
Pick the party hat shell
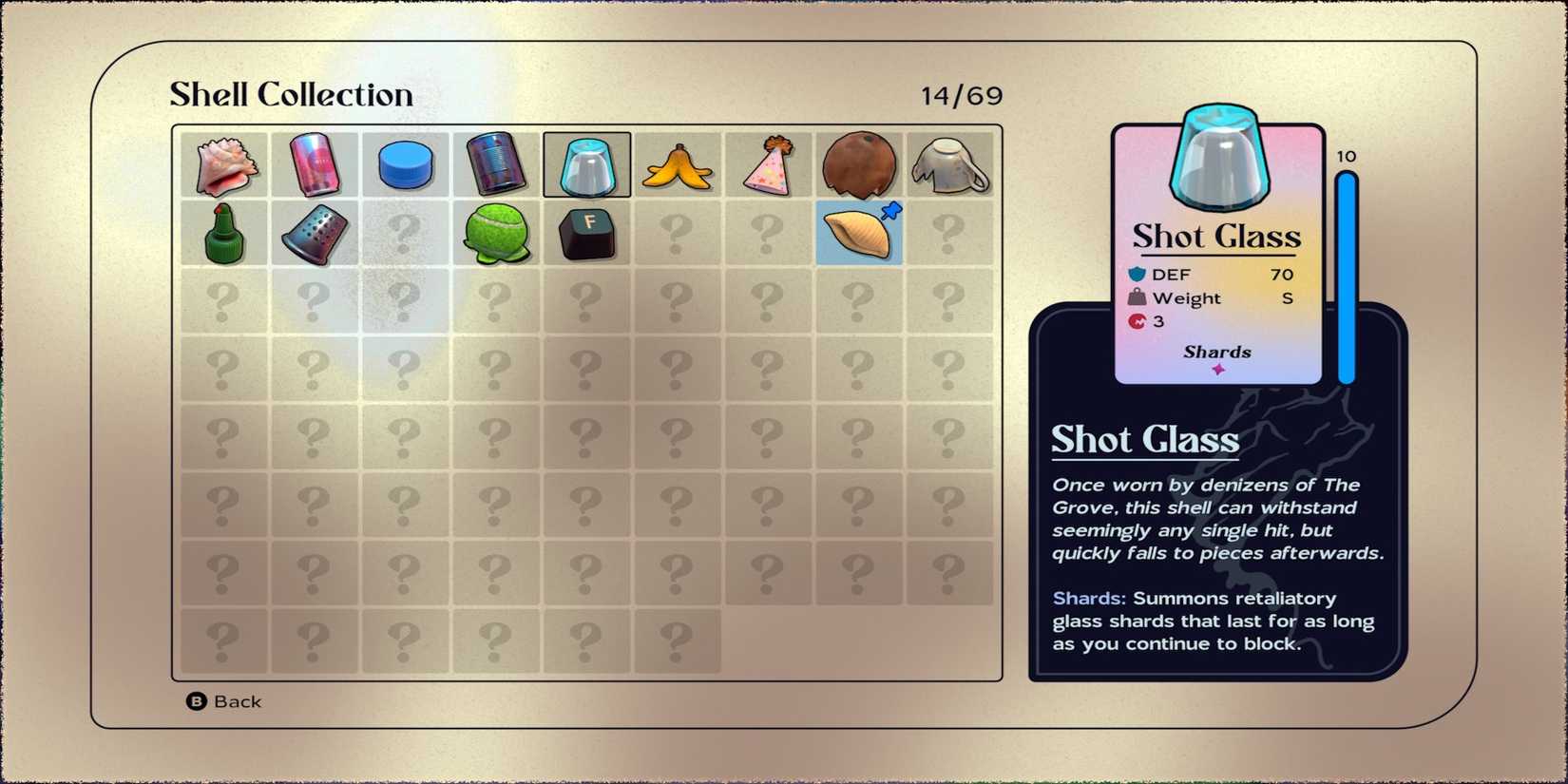coord(770,164)
